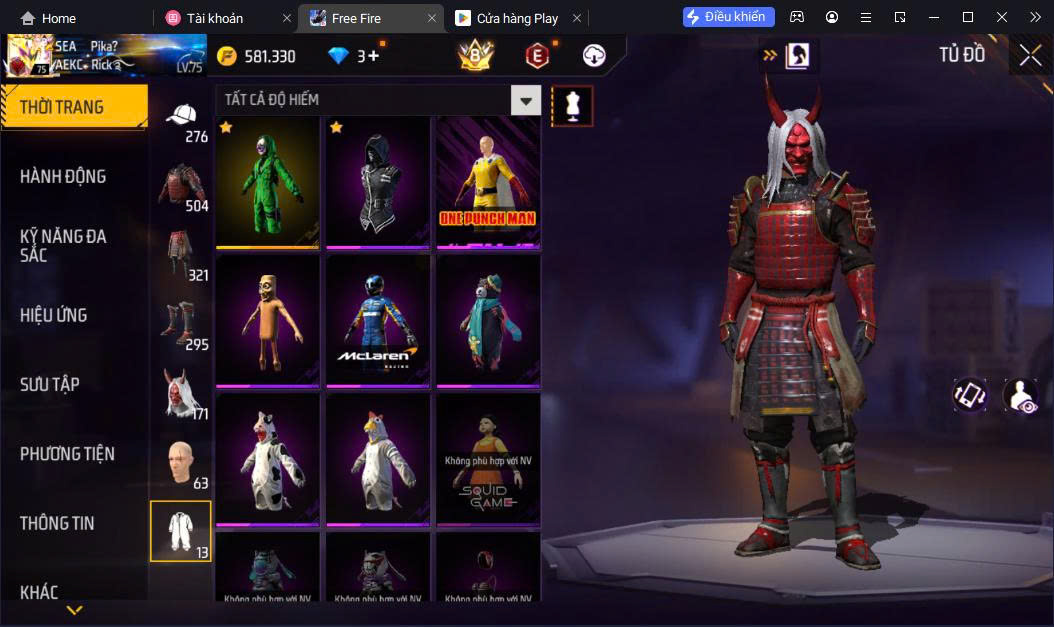Image resolution: width=1054 pixels, height=627 pixels.
Task: Pick the Squid Game outfit tile
Action: pyautogui.click(x=488, y=459)
